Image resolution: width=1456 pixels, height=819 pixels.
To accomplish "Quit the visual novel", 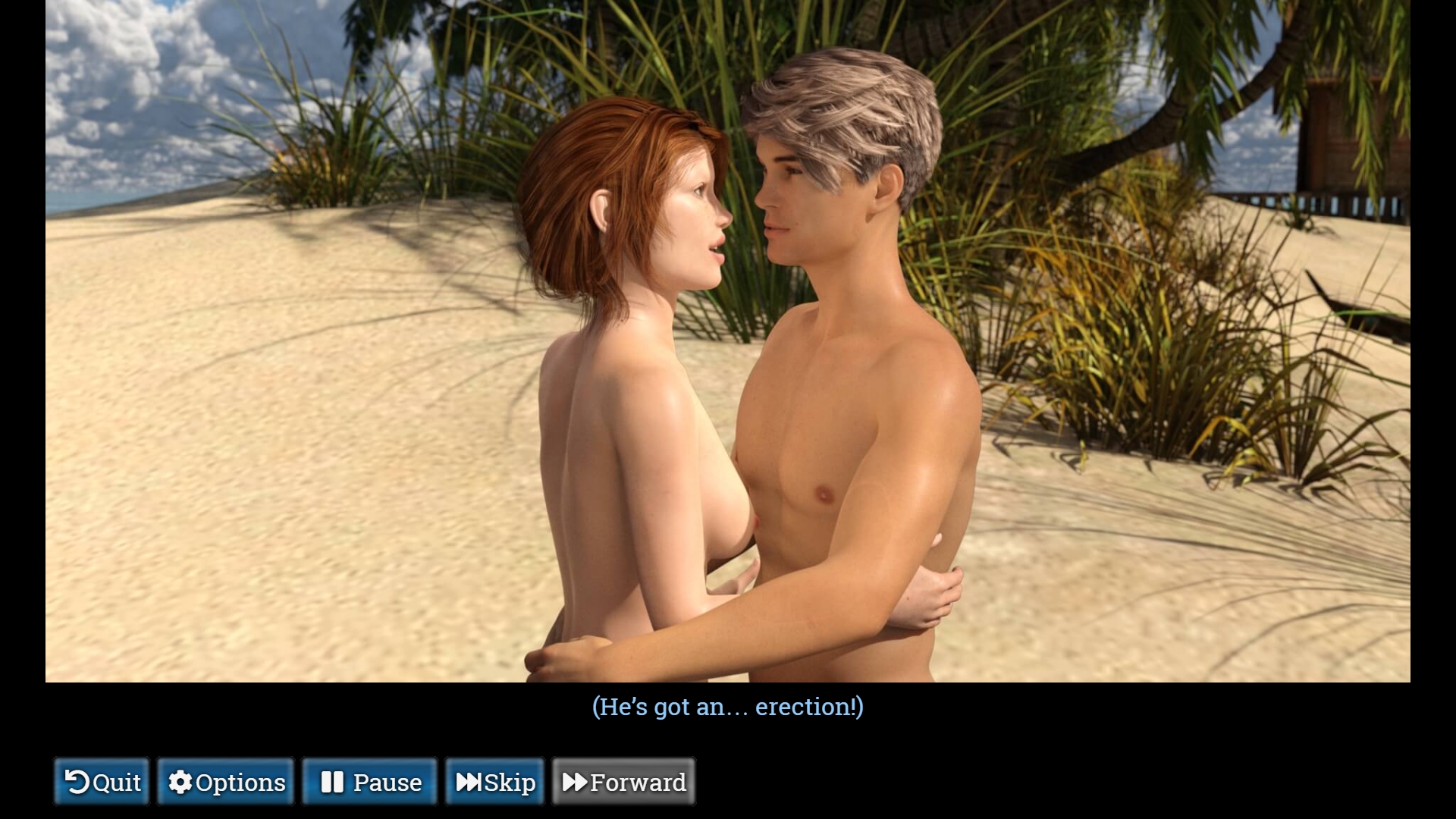I will point(101,782).
